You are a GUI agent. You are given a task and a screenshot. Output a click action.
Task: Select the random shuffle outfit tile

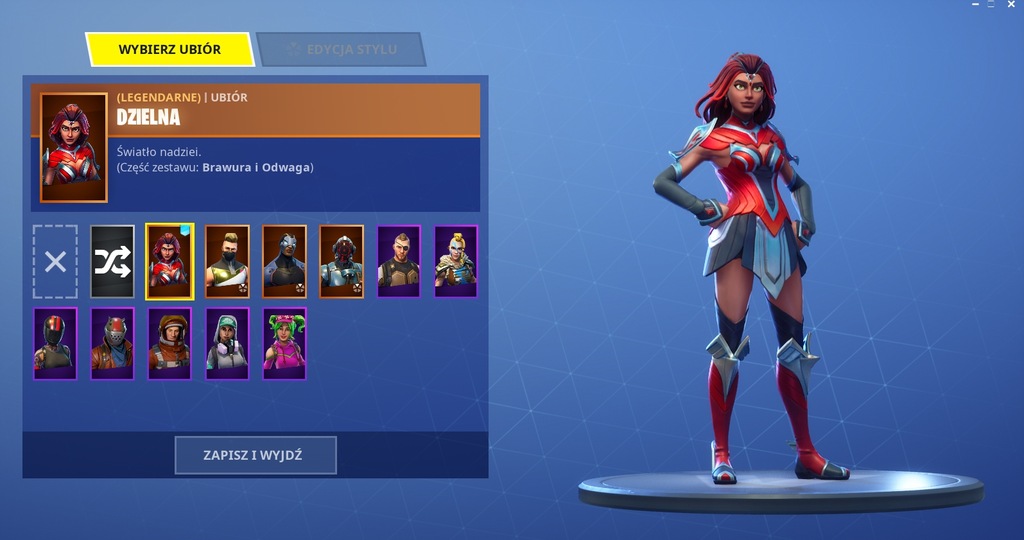tap(112, 262)
